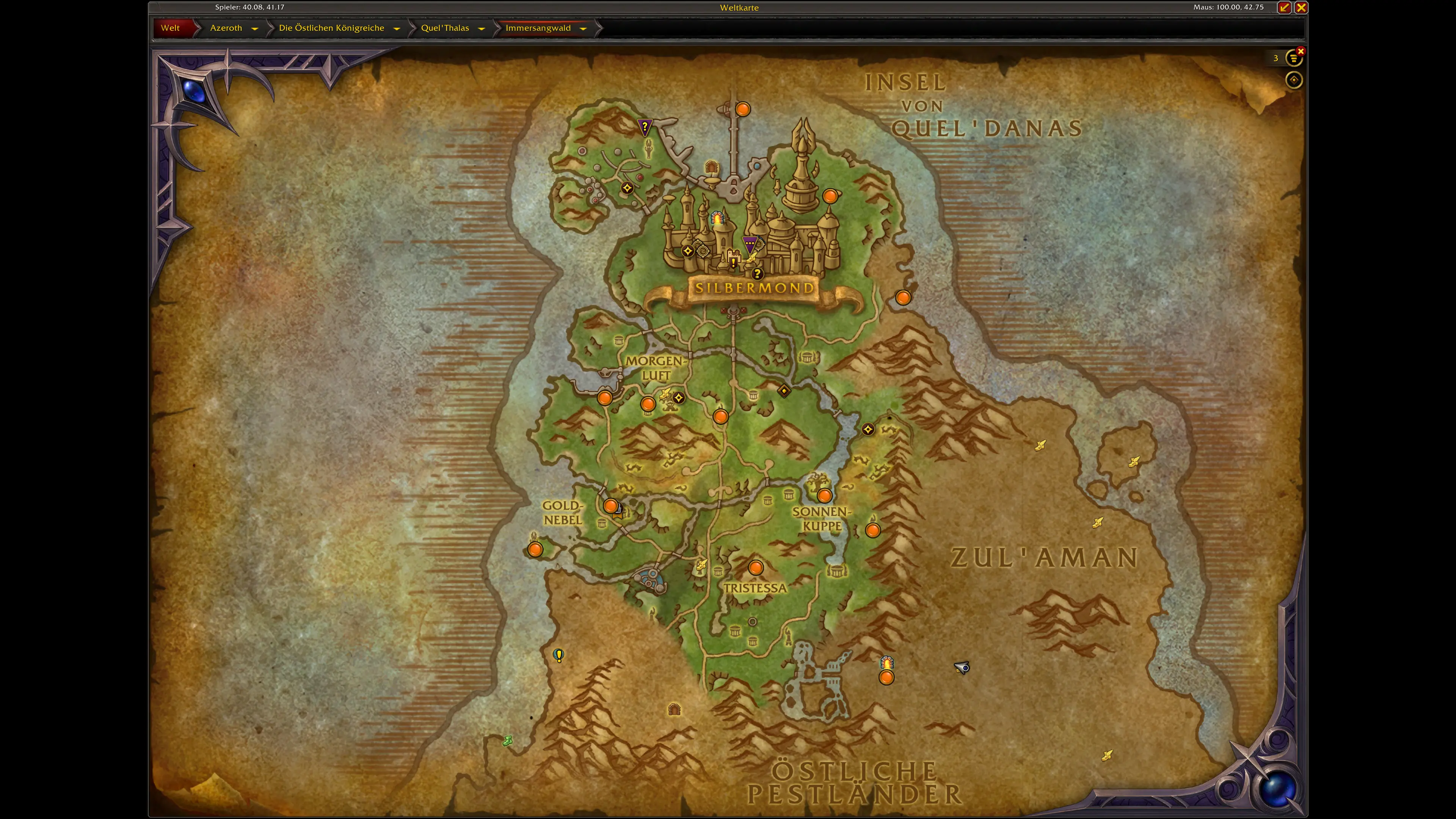Select the Silbermond city label
Screen dimensions: 1456x819
pos(754,288)
